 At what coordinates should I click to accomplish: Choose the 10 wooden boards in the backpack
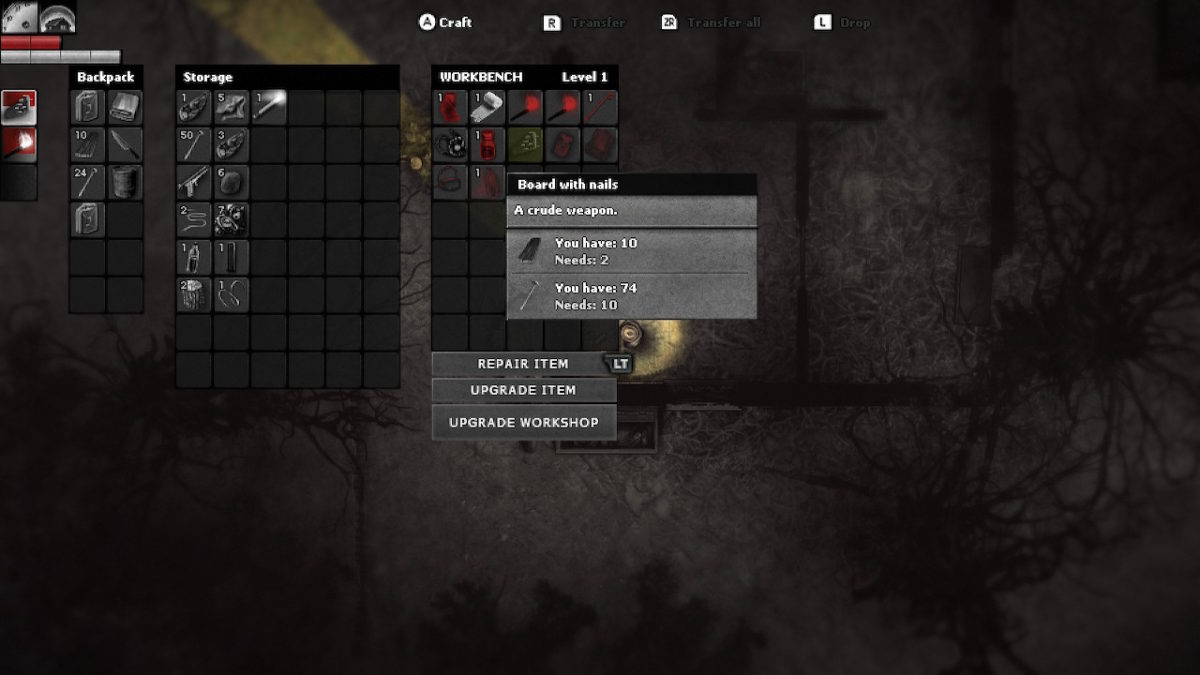pyautogui.click(x=88, y=145)
